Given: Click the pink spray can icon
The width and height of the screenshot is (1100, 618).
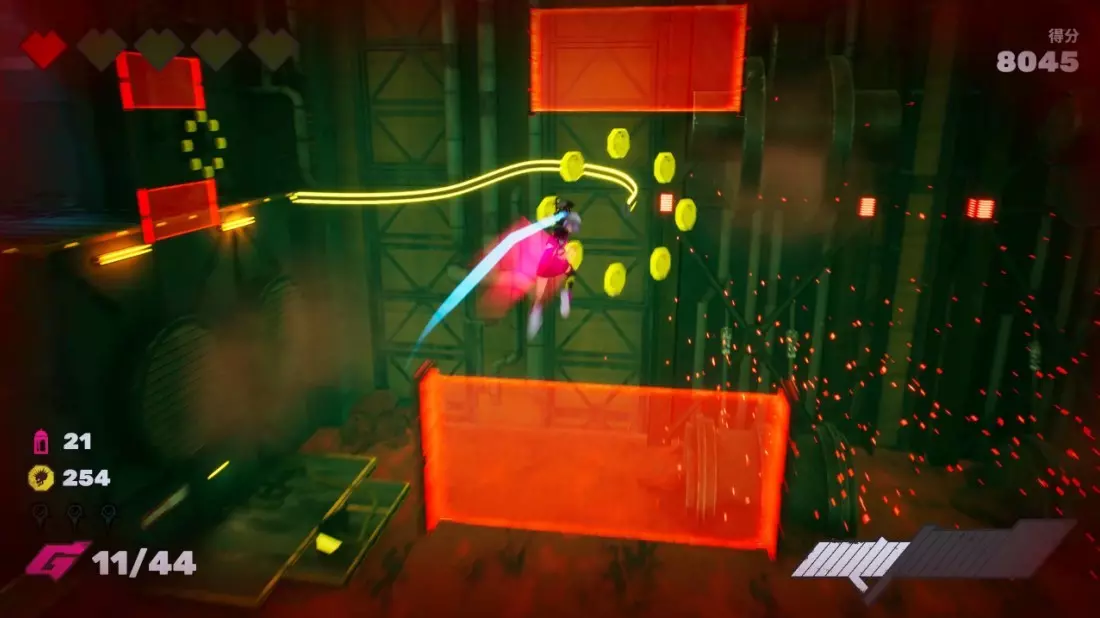Looking at the screenshot, I should tap(42, 441).
